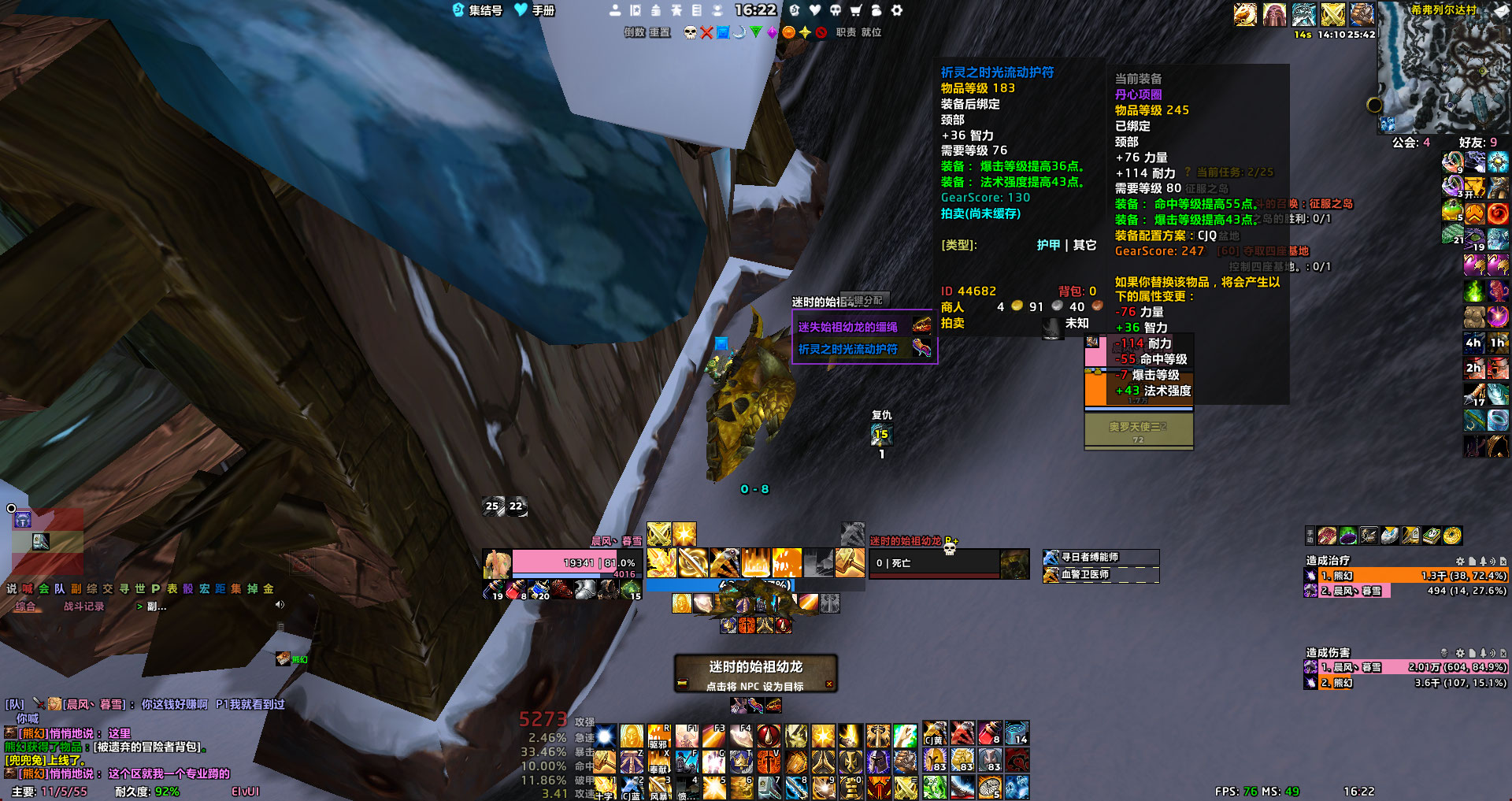Select the 喊 yell channel shortcut
Screen dimensions: 1512x801
tap(28, 588)
